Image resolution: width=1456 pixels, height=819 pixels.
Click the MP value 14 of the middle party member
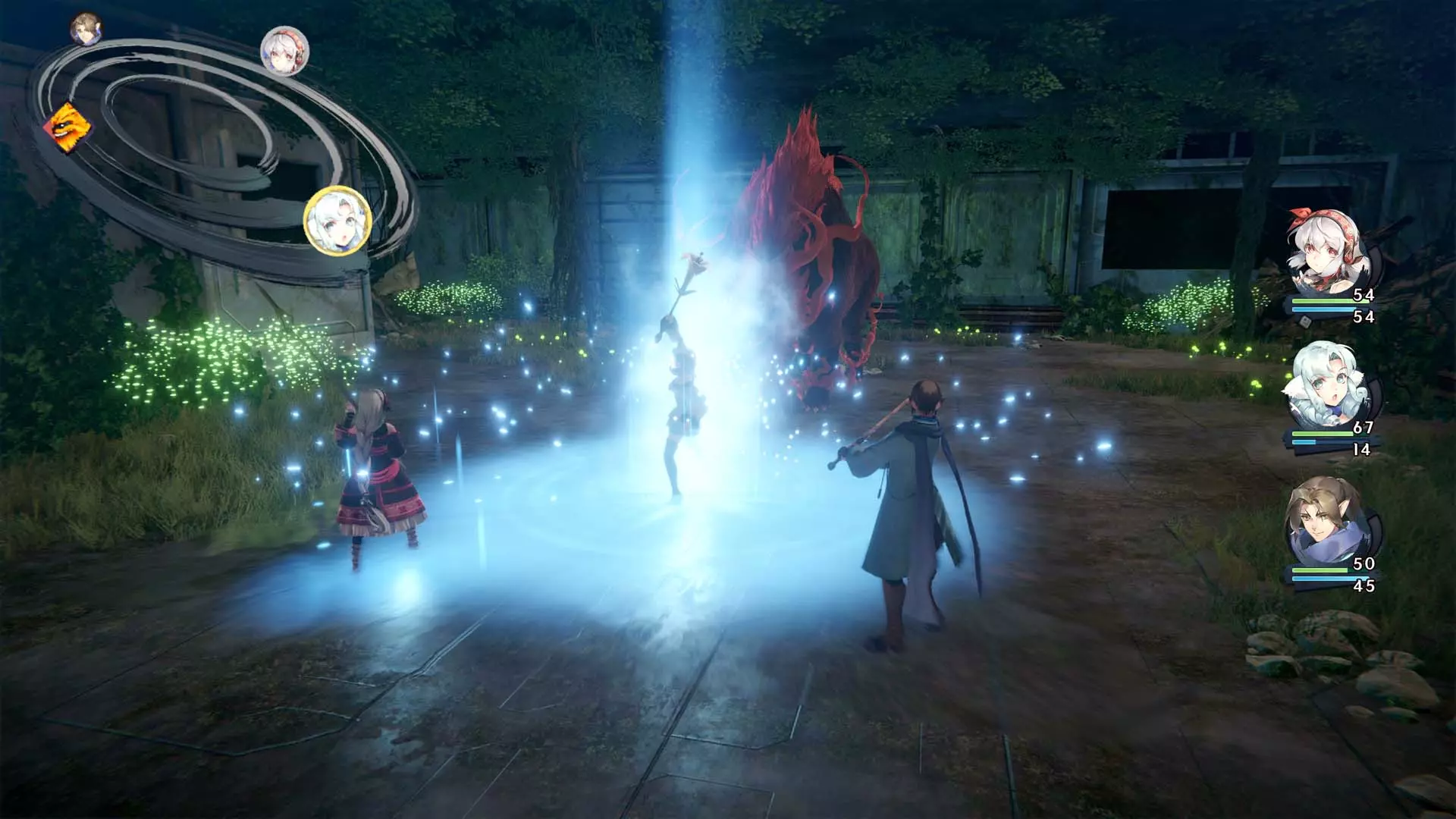1361,450
